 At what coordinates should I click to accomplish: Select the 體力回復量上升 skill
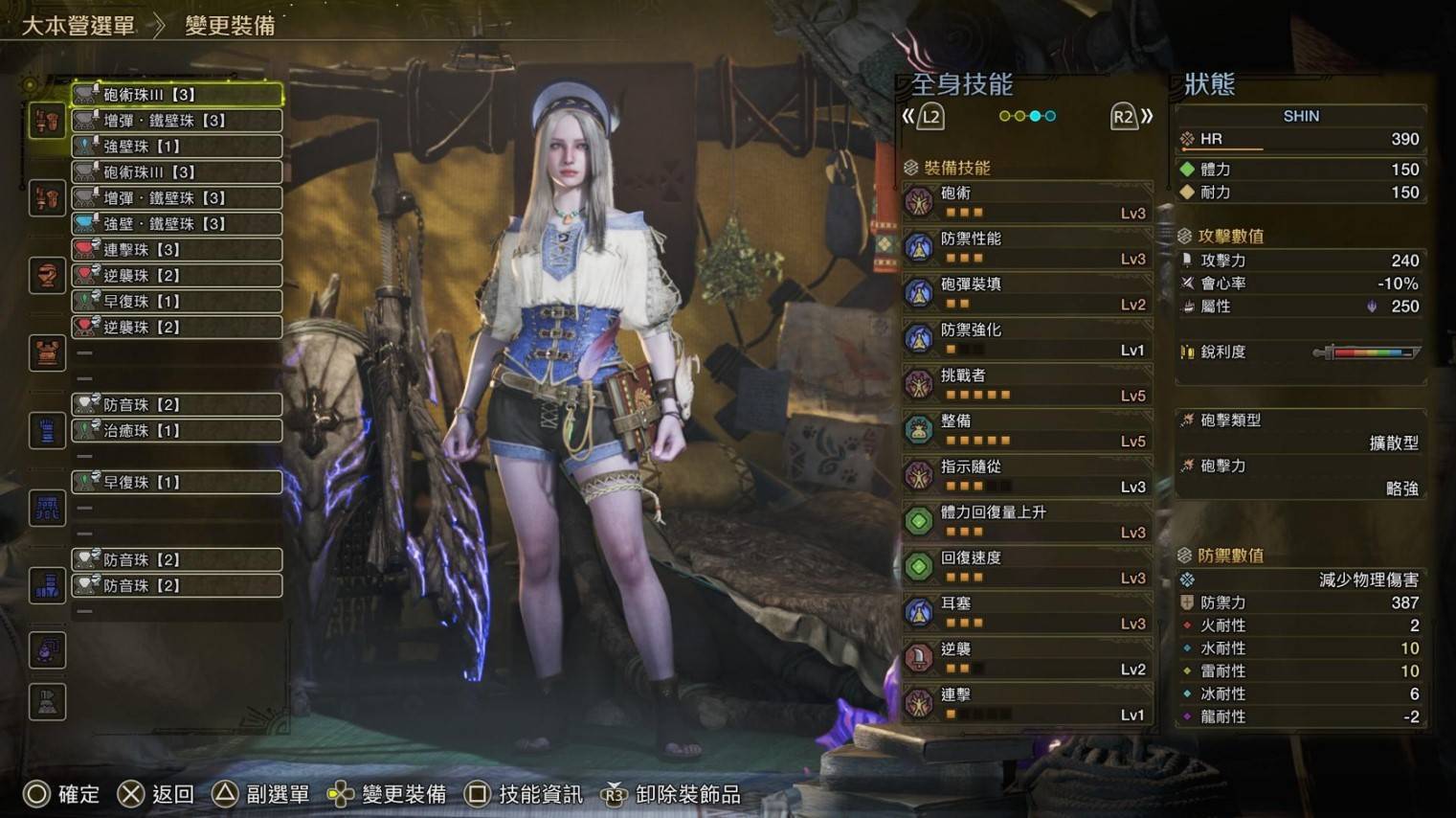pyautogui.click(x=1026, y=522)
